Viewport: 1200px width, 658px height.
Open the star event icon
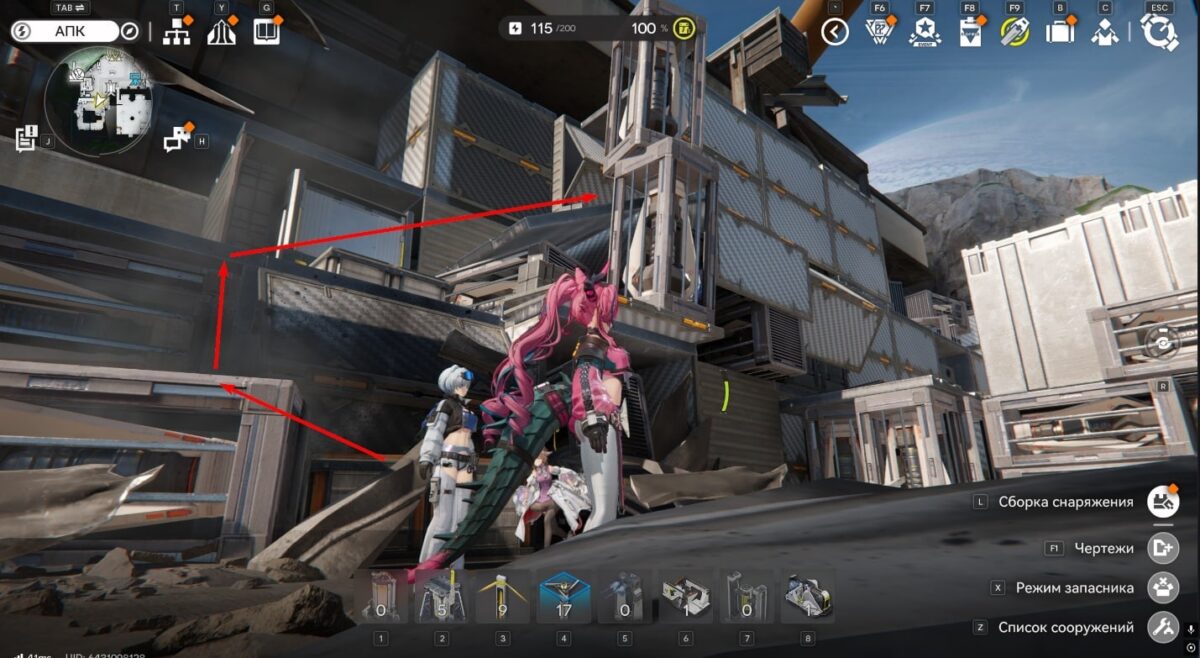pos(924,32)
